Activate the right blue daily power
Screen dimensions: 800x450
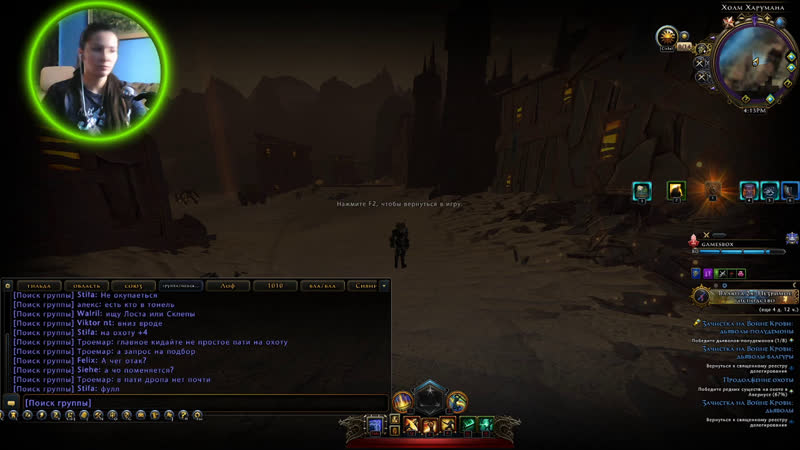pos(457,402)
